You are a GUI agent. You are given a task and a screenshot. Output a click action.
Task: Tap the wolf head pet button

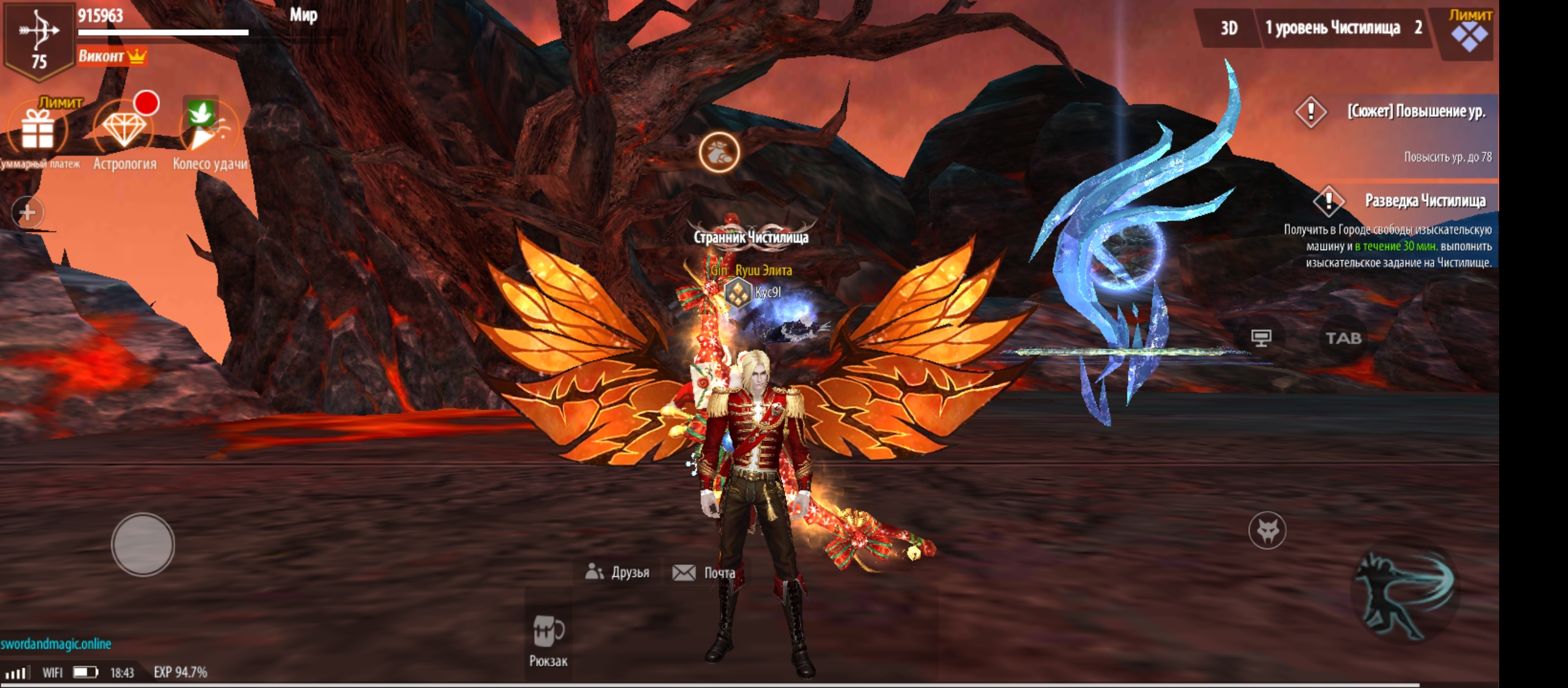coord(1267,530)
